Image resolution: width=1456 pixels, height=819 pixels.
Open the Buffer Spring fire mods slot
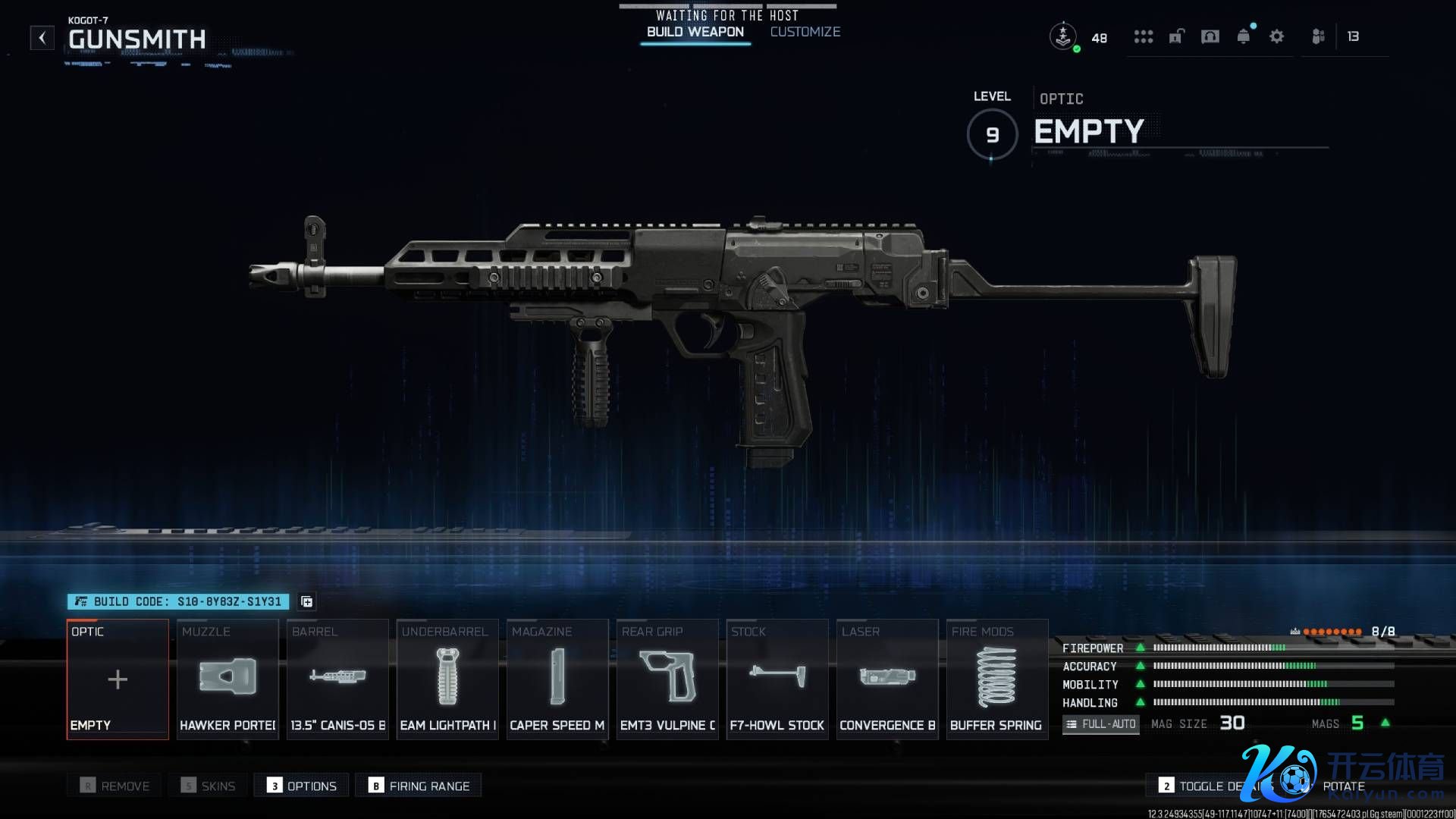(996, 679)
